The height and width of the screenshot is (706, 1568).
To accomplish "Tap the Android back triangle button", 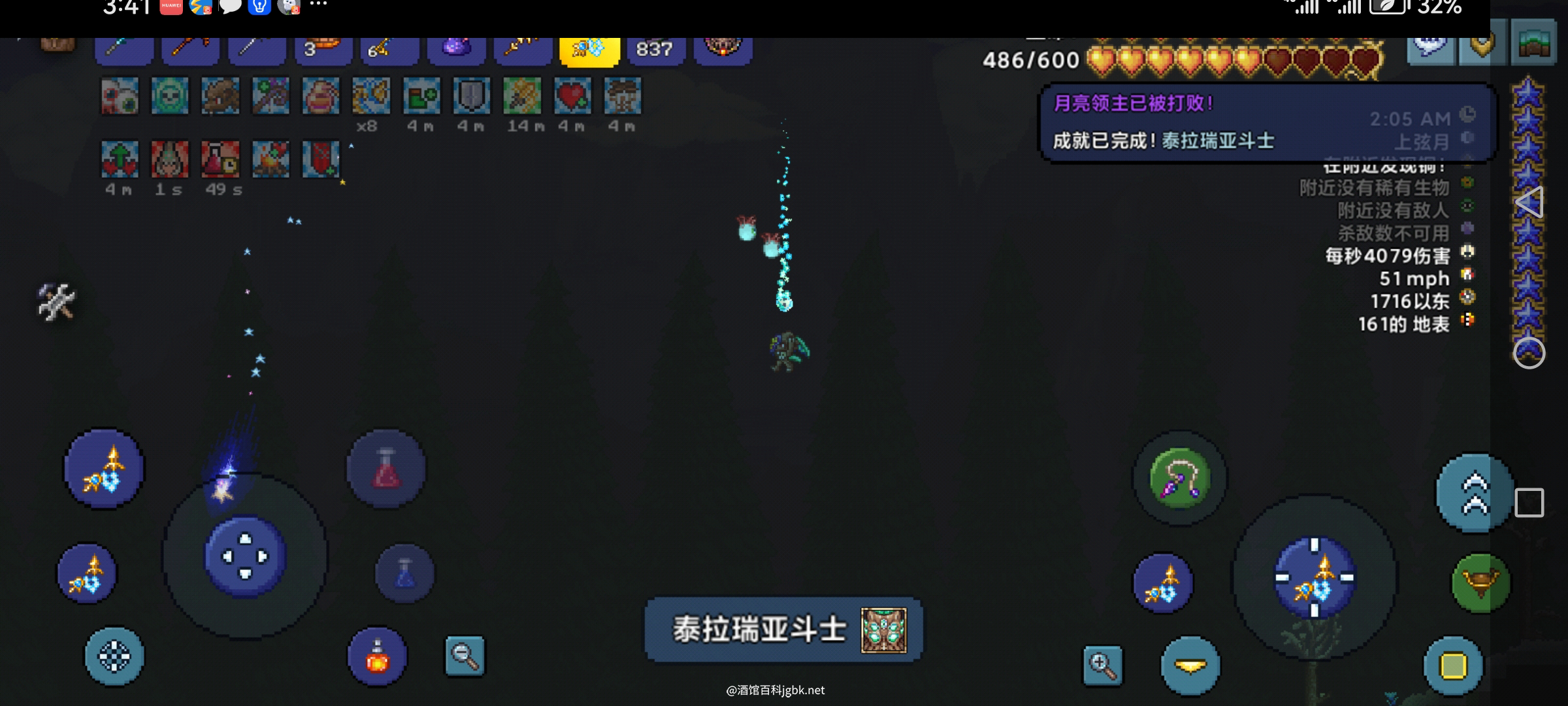I will coord(1529,203).
